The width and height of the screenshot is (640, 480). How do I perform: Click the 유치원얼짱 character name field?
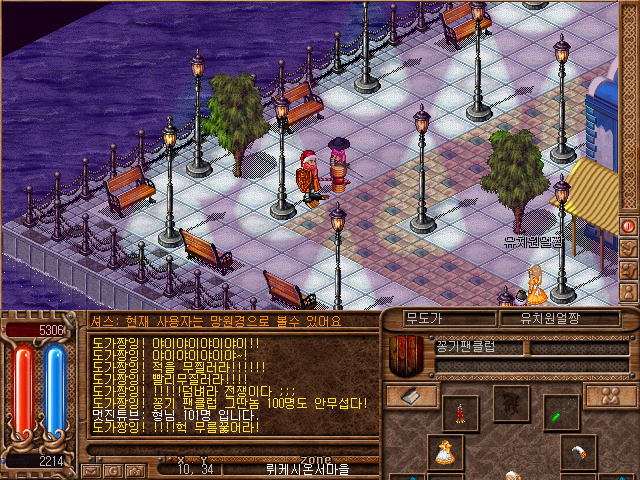557,319
